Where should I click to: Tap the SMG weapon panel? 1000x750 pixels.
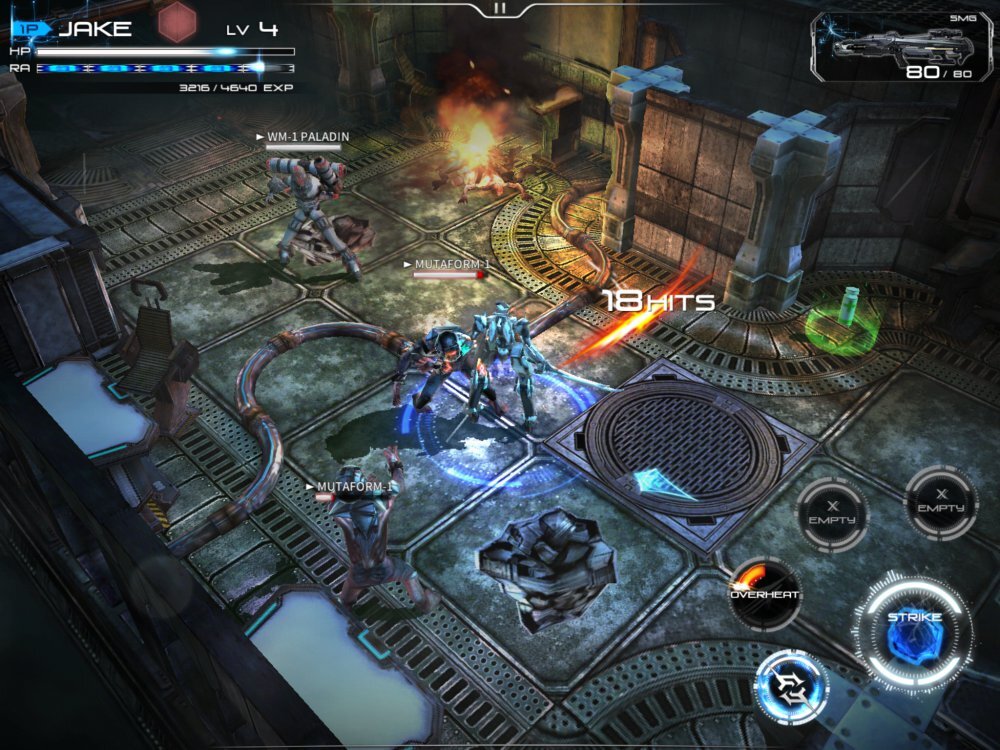(x=902, y=47)
